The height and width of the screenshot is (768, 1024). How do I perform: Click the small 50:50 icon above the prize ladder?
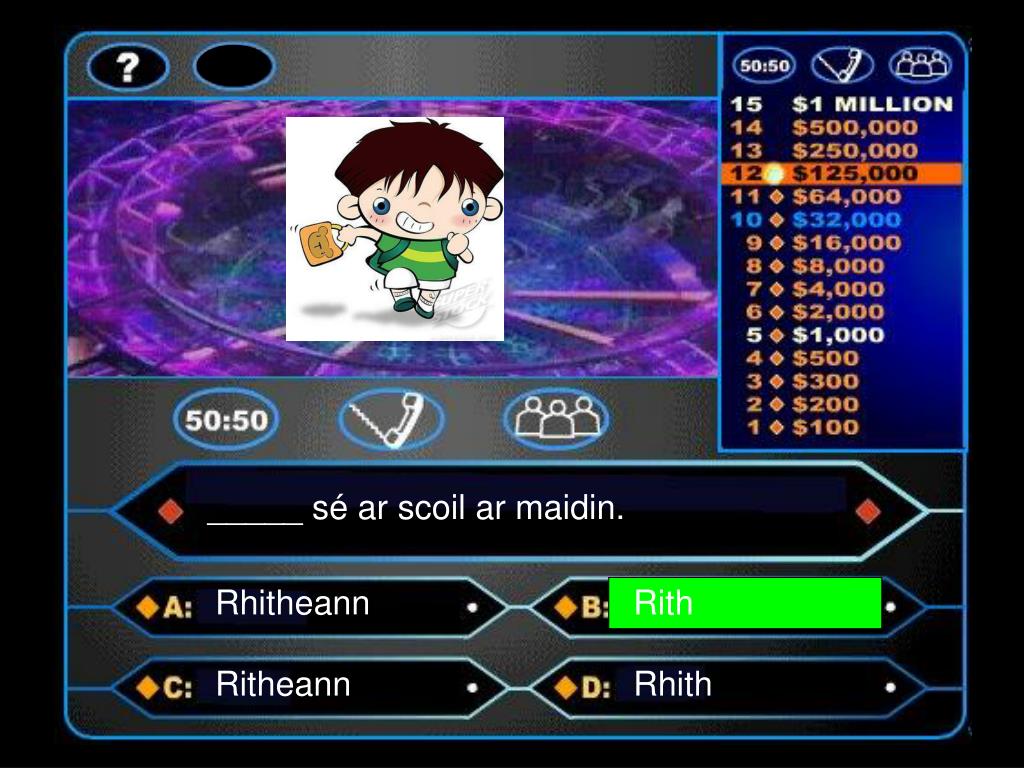[x=763, y=66]
